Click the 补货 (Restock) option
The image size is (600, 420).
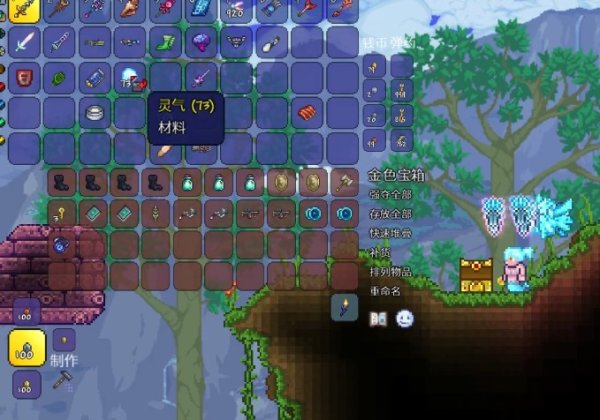click(x=378, y=252)
